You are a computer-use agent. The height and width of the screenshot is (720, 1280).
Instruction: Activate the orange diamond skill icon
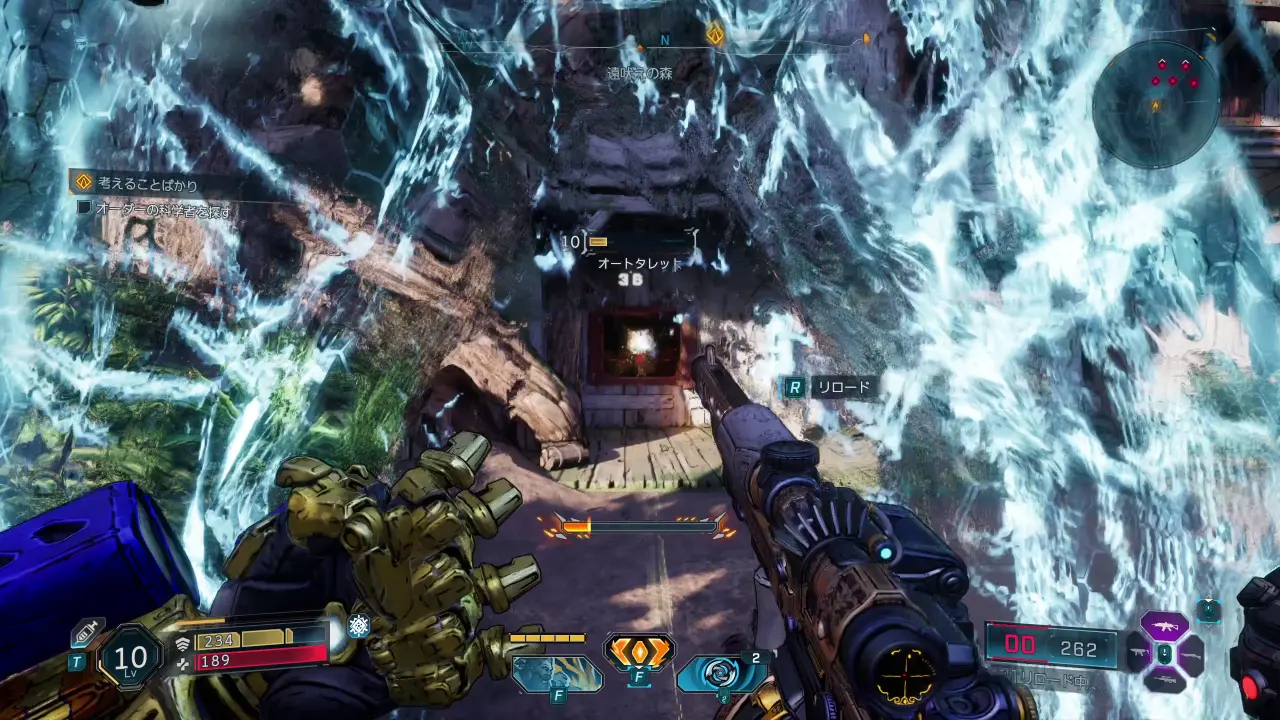coord(638,652)
